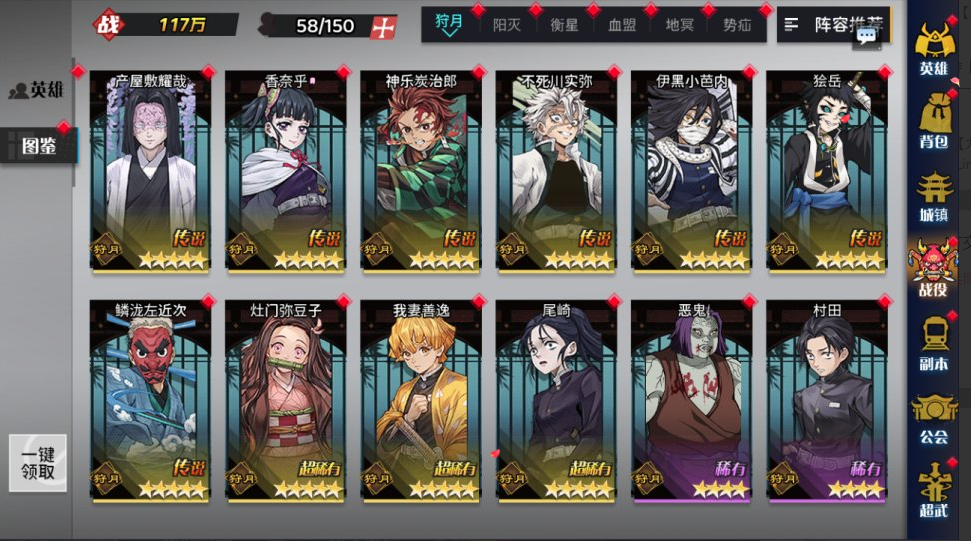Claim all with the 一键领取 button
Screen dimensions: 971x541
(x=38, y=463)
